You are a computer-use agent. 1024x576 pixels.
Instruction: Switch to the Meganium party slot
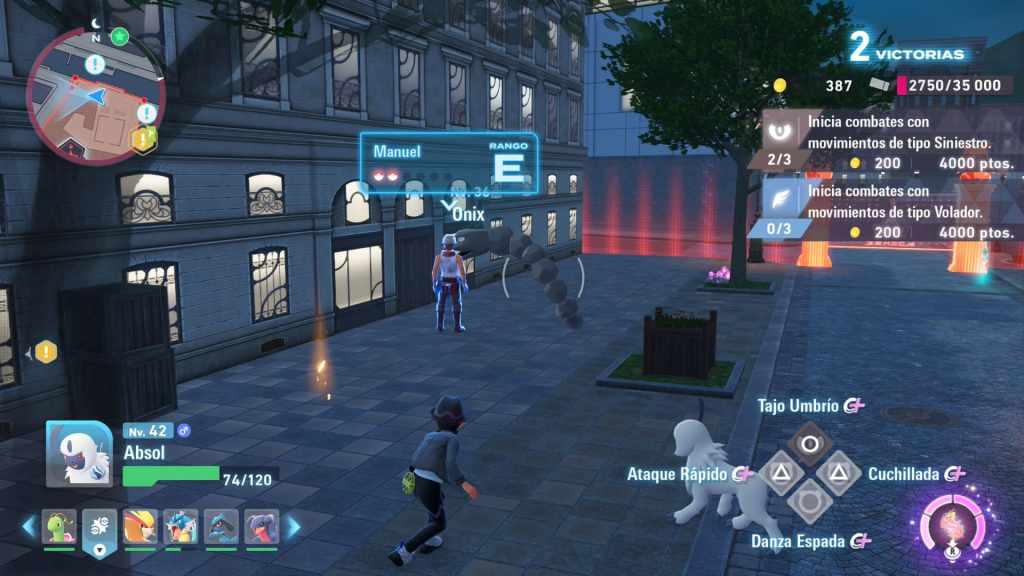59,526
